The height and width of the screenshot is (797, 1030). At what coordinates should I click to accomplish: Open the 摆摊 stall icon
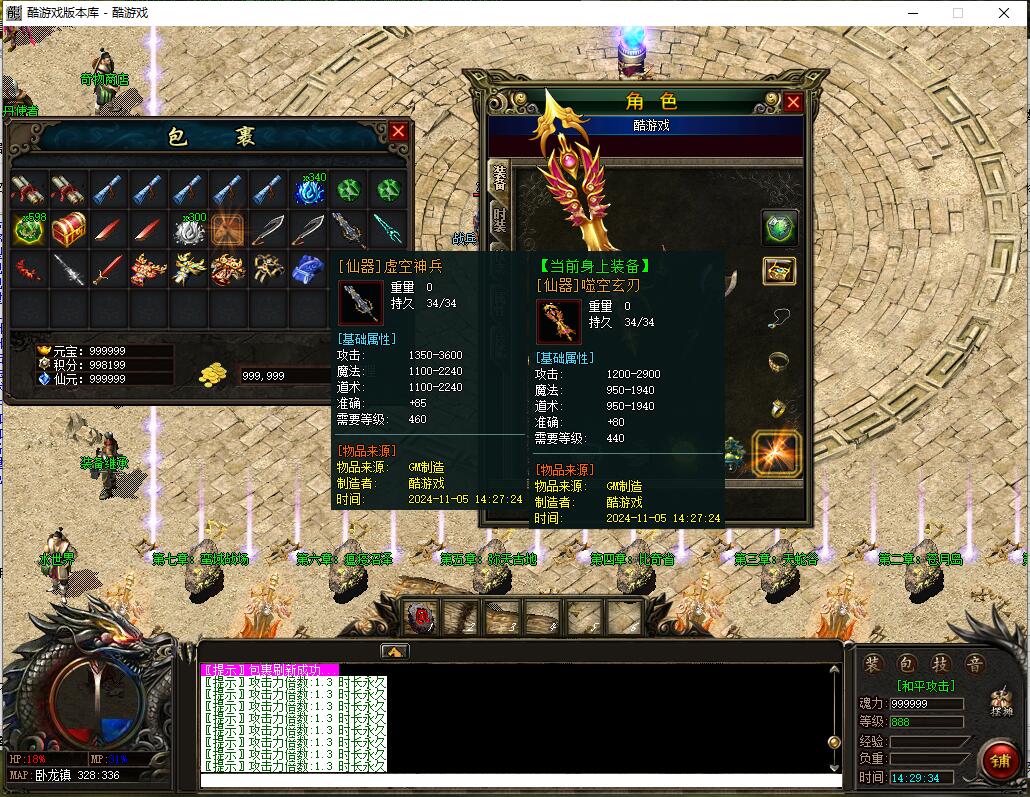(1000, 702)
